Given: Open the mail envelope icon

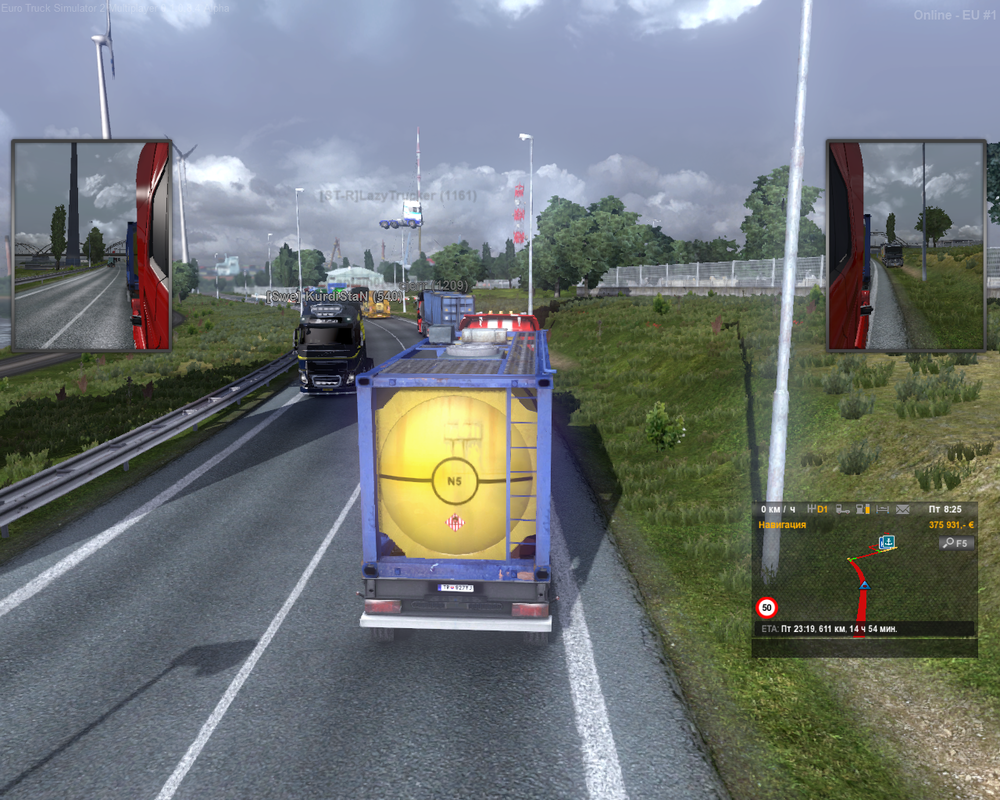Looking at the screenshot, I should click(x=903, y=509).
